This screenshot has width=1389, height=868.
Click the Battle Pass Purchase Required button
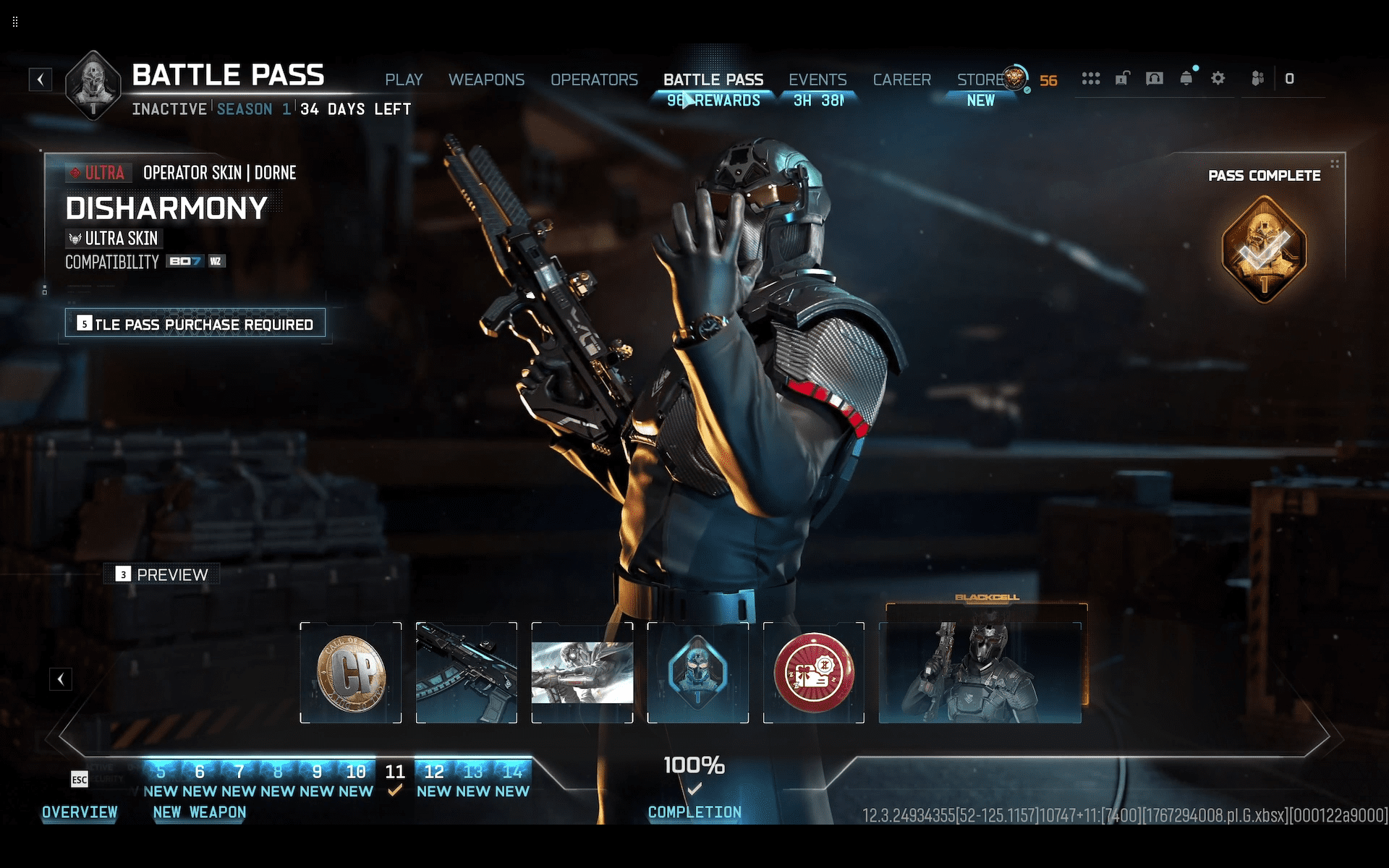click(x=195, y=323)
